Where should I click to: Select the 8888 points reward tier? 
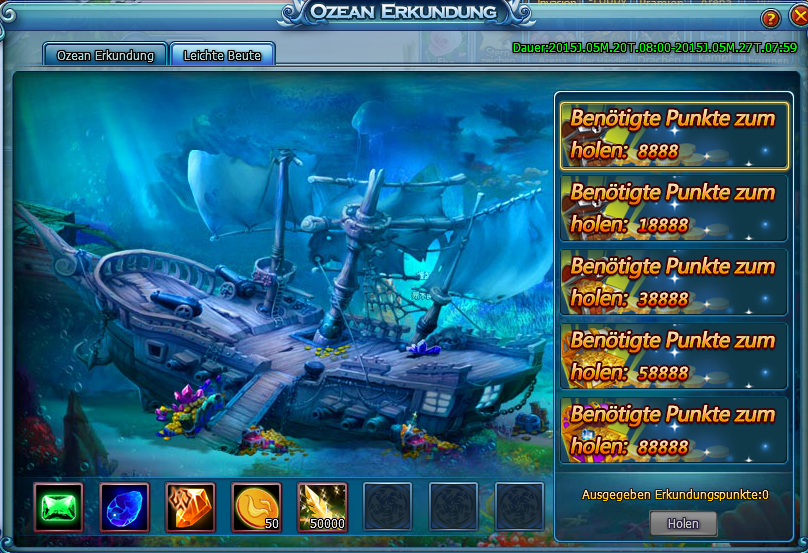tap(672, 134)
